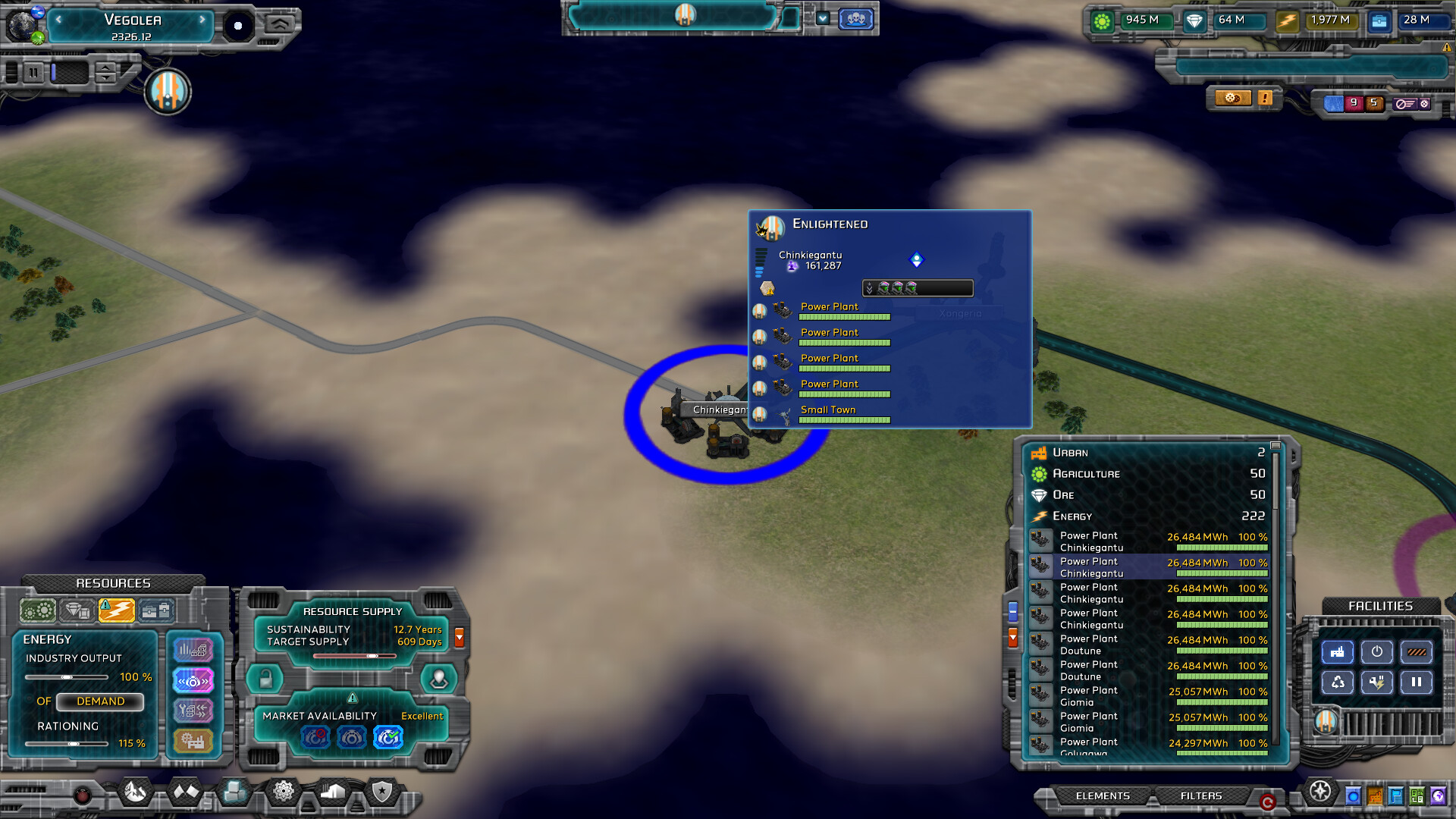The width and height of the screenshot is (1456, 819).
Task: Enable the crossed-out market availability option
Action: [315, 737]
